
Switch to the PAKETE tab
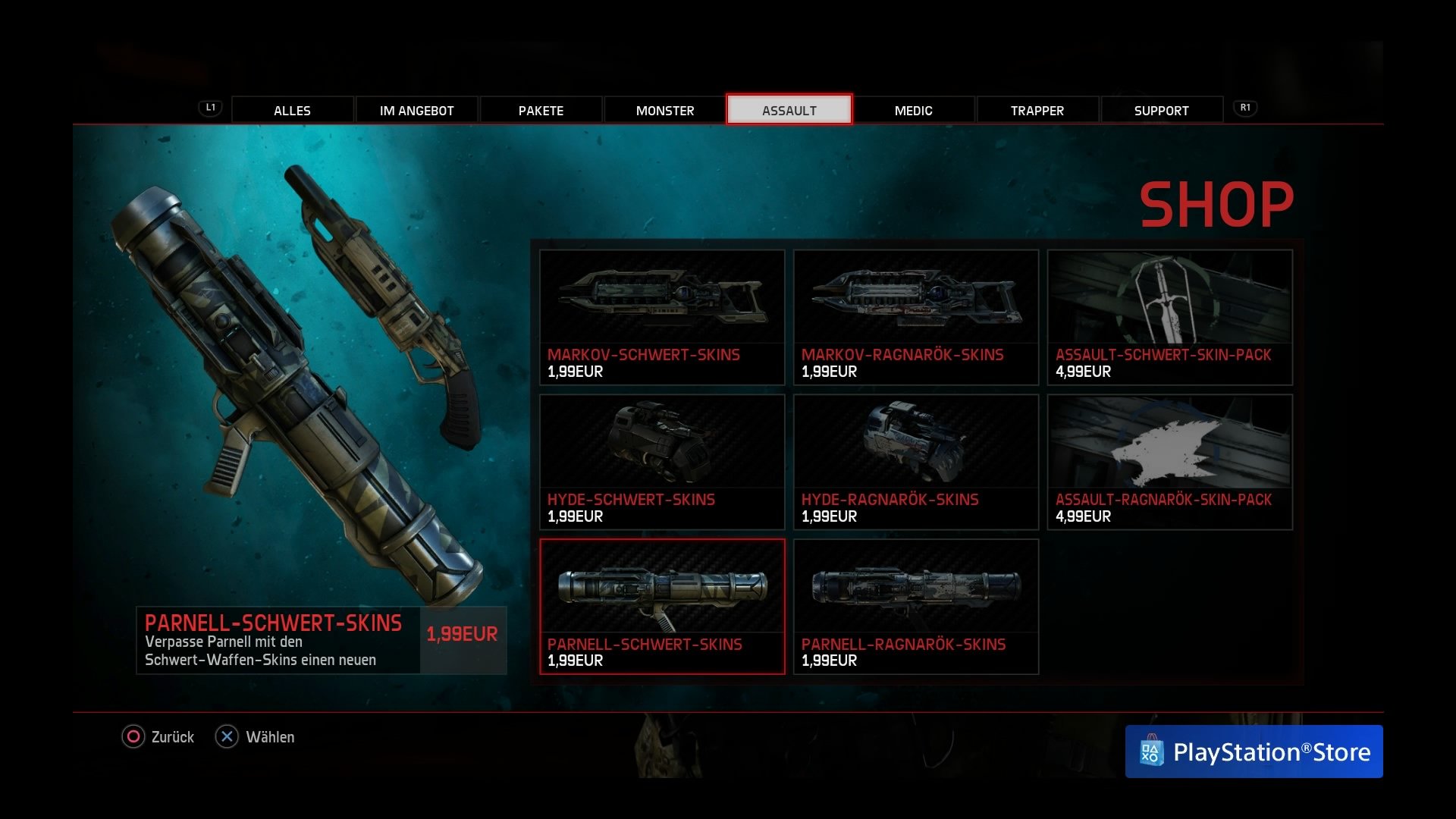[x=541, y=110]
